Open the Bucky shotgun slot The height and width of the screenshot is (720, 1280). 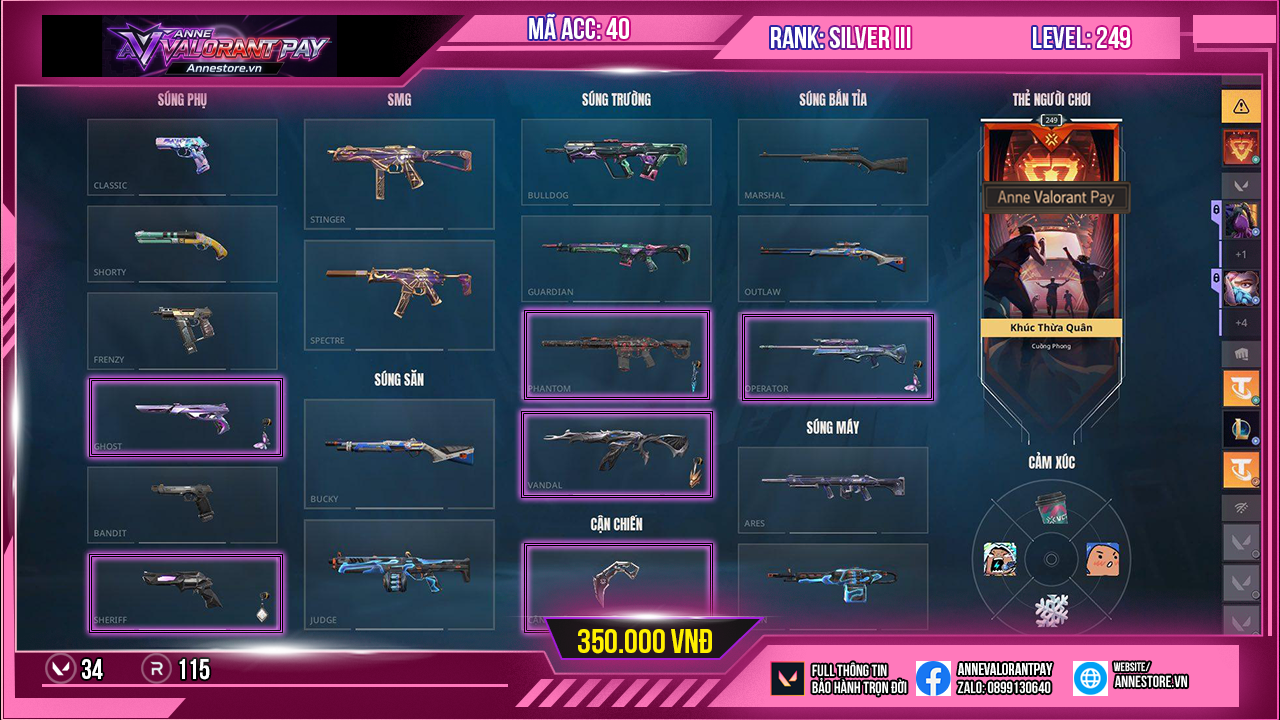coord(399,453)
